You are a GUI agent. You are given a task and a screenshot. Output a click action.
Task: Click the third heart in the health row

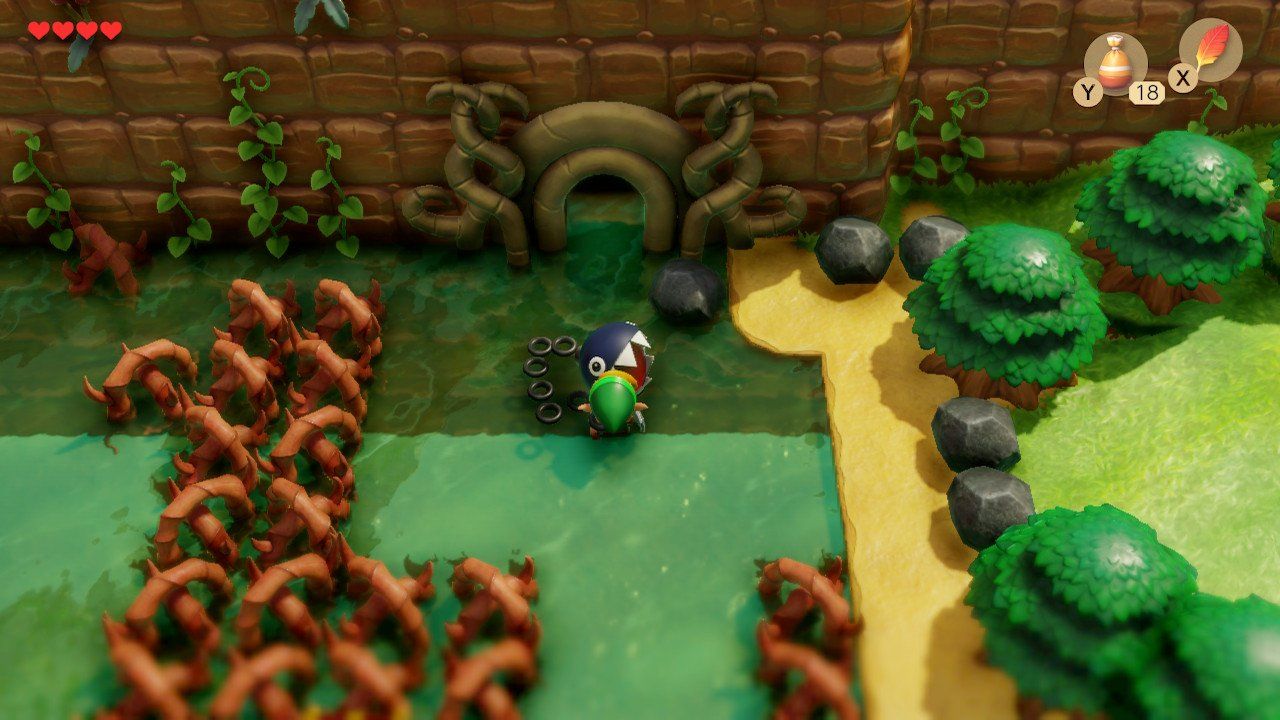tap(88, 30)
